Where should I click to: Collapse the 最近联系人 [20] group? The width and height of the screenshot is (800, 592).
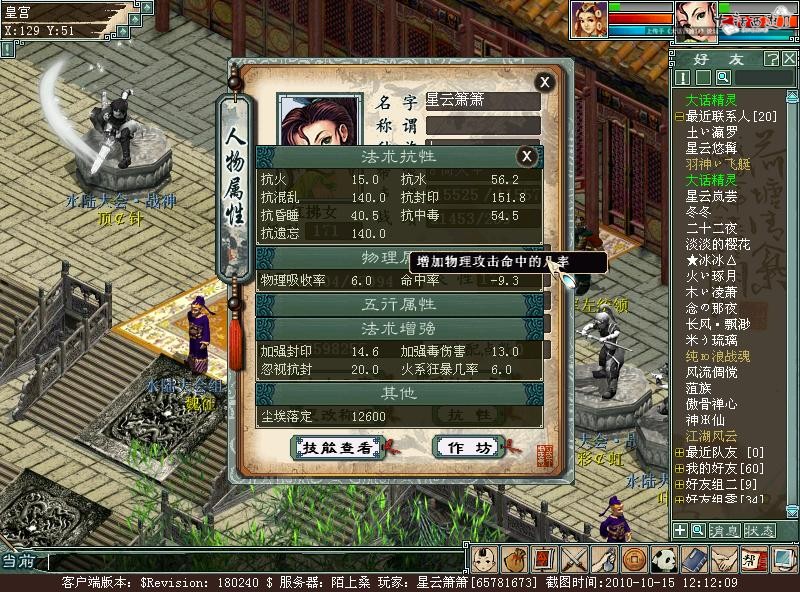(680, 116)
